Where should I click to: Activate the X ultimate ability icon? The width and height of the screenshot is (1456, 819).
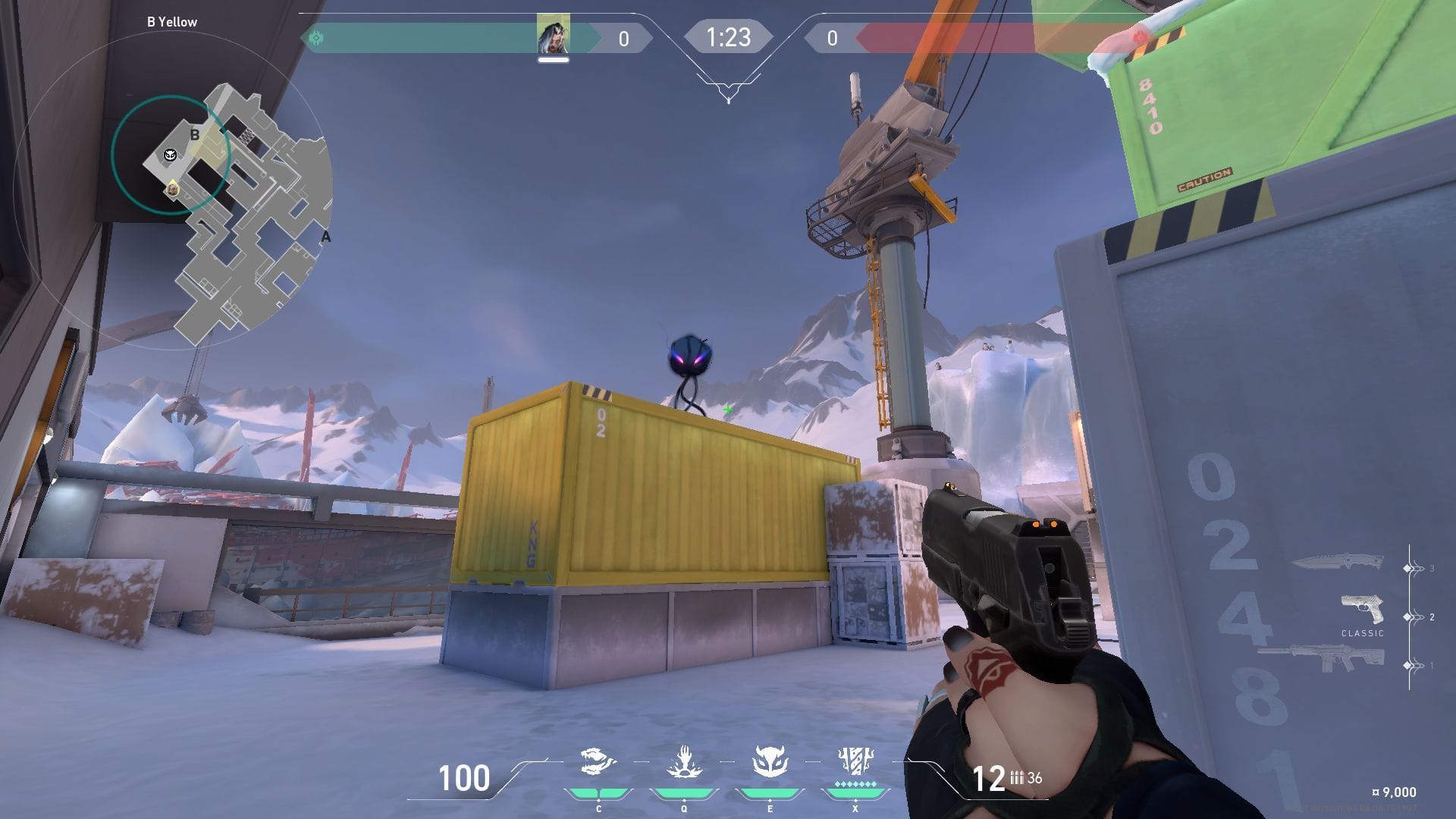pyautogui.click(x=855, y=761)
